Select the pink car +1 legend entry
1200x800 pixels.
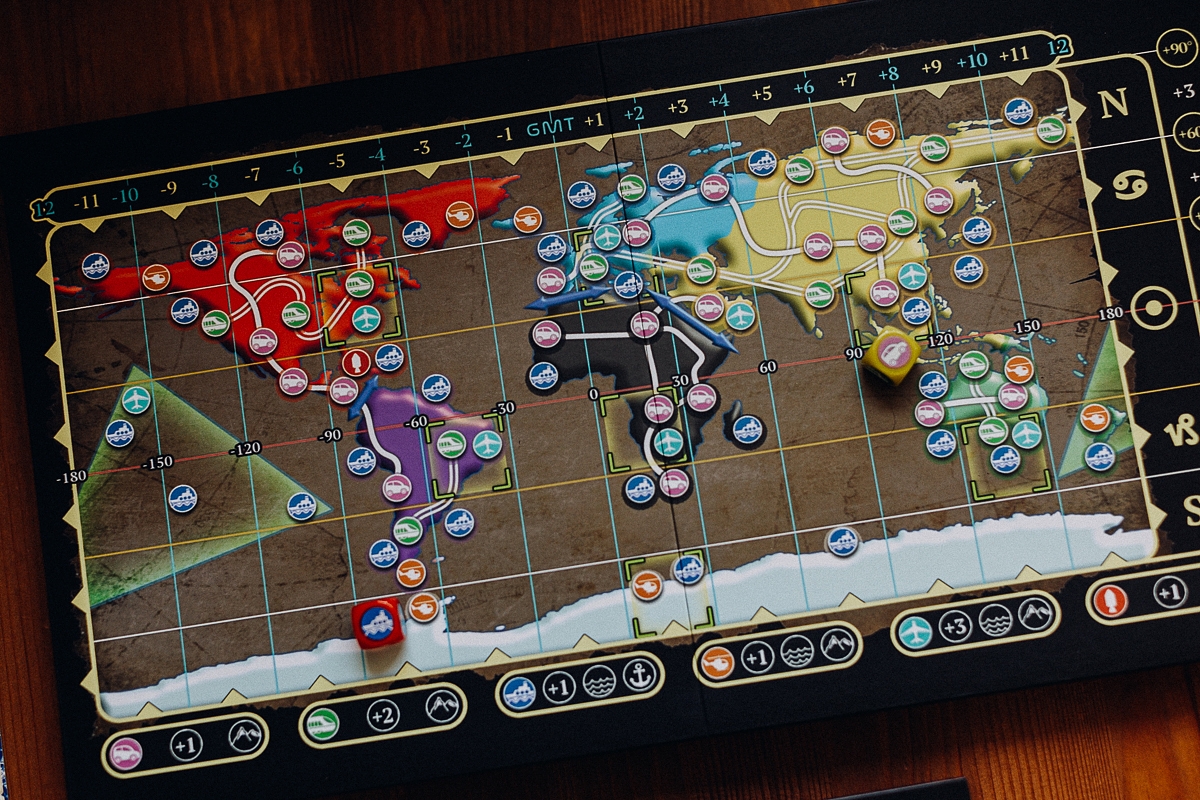point(184,745)
